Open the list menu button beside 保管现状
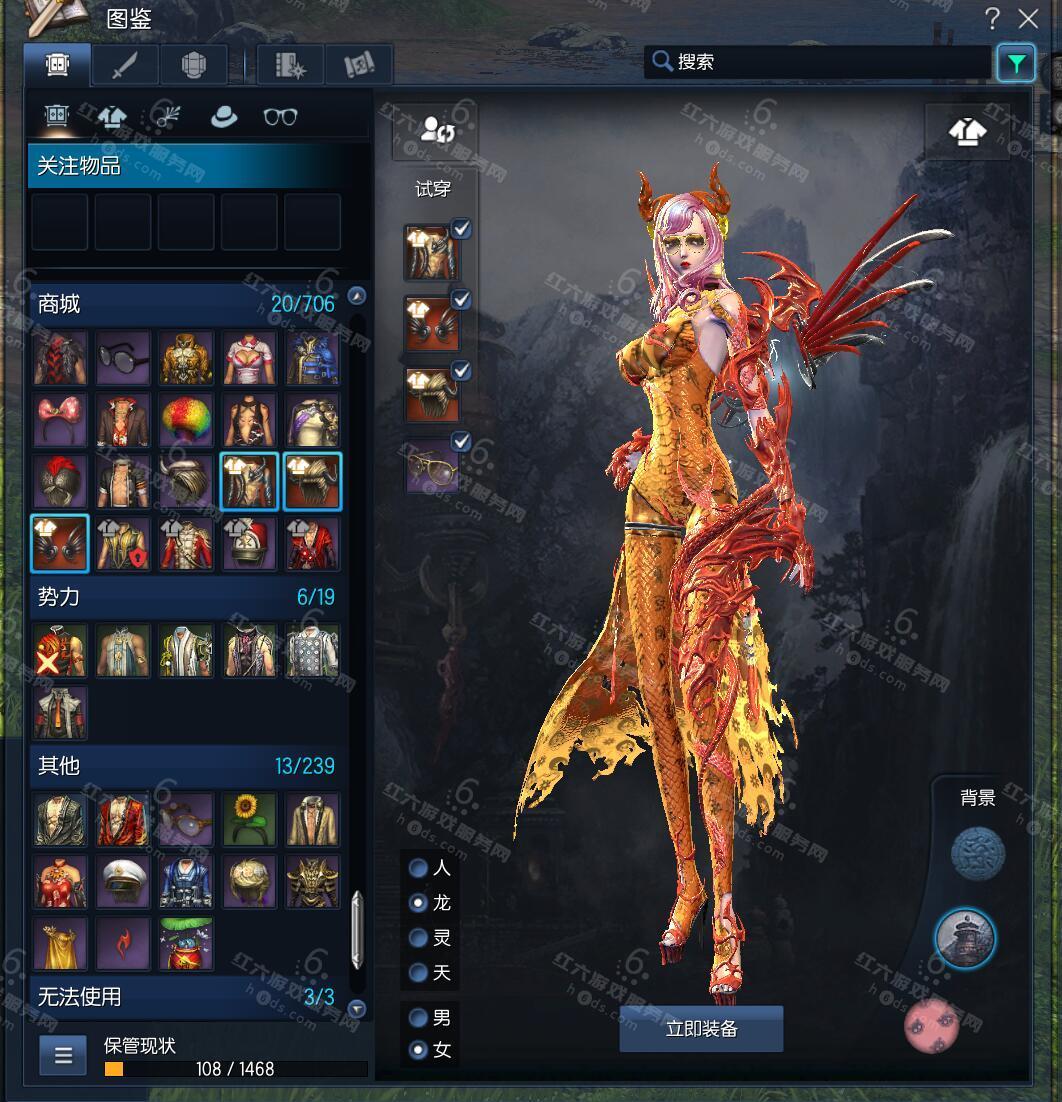Screen dimensions: 1062x1102 [63, 1056]
